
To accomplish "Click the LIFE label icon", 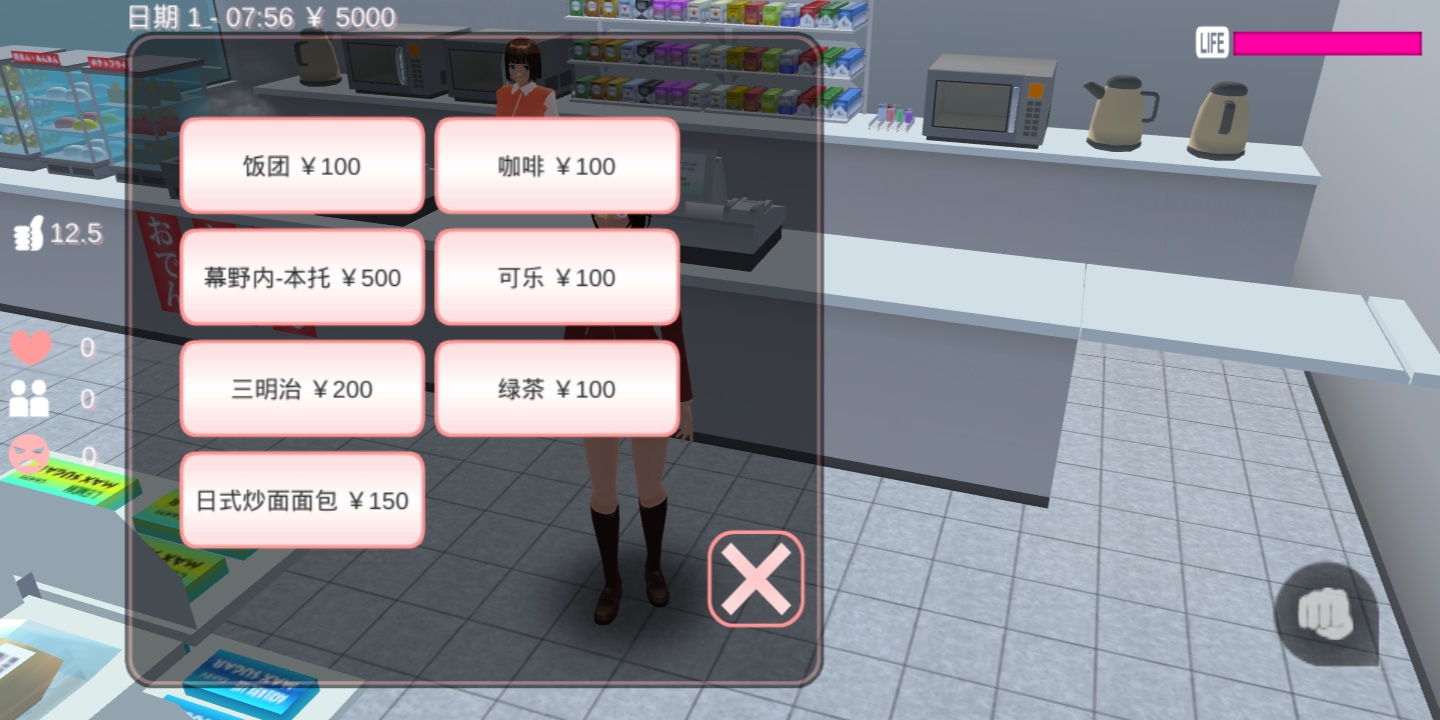I will click(x=1211, y=43).
